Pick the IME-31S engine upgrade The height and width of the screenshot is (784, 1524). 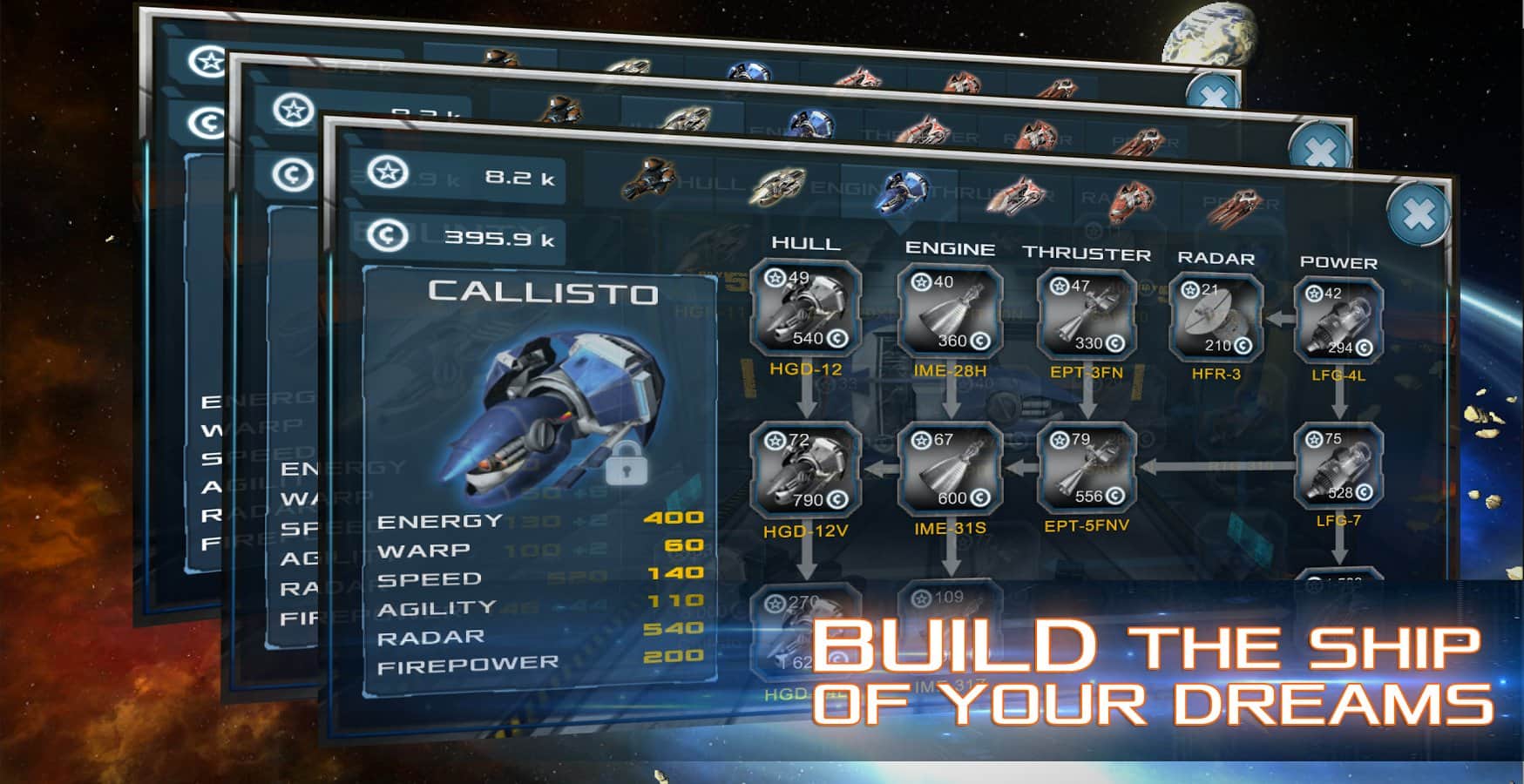pos(951,469)
